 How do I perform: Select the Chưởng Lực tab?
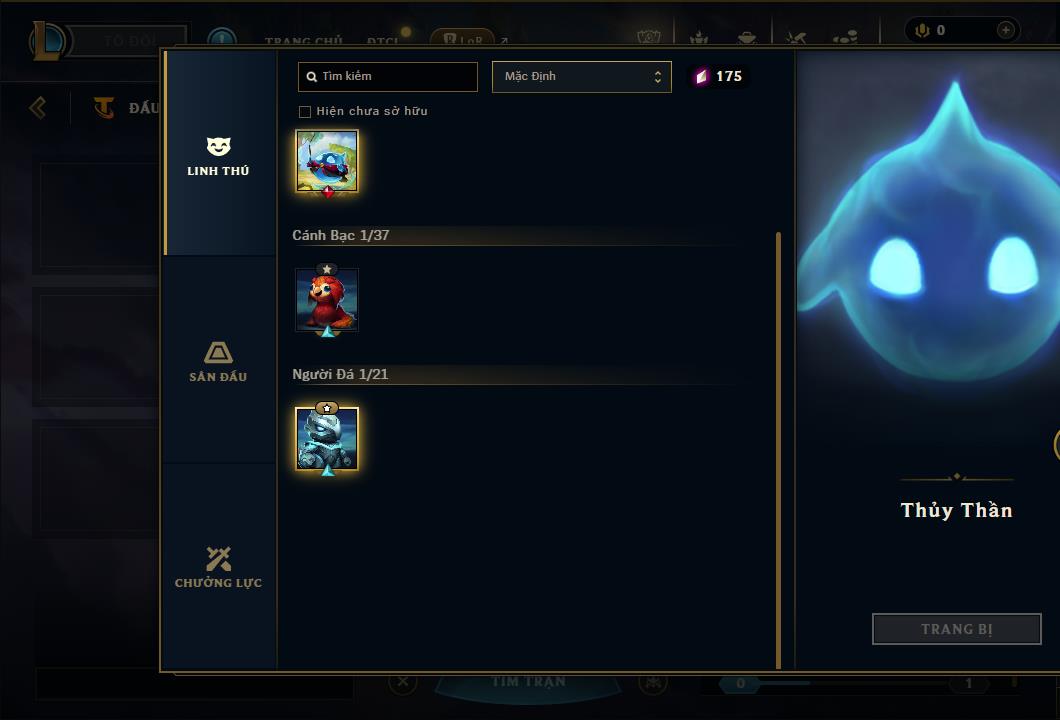tap(218, 568)
